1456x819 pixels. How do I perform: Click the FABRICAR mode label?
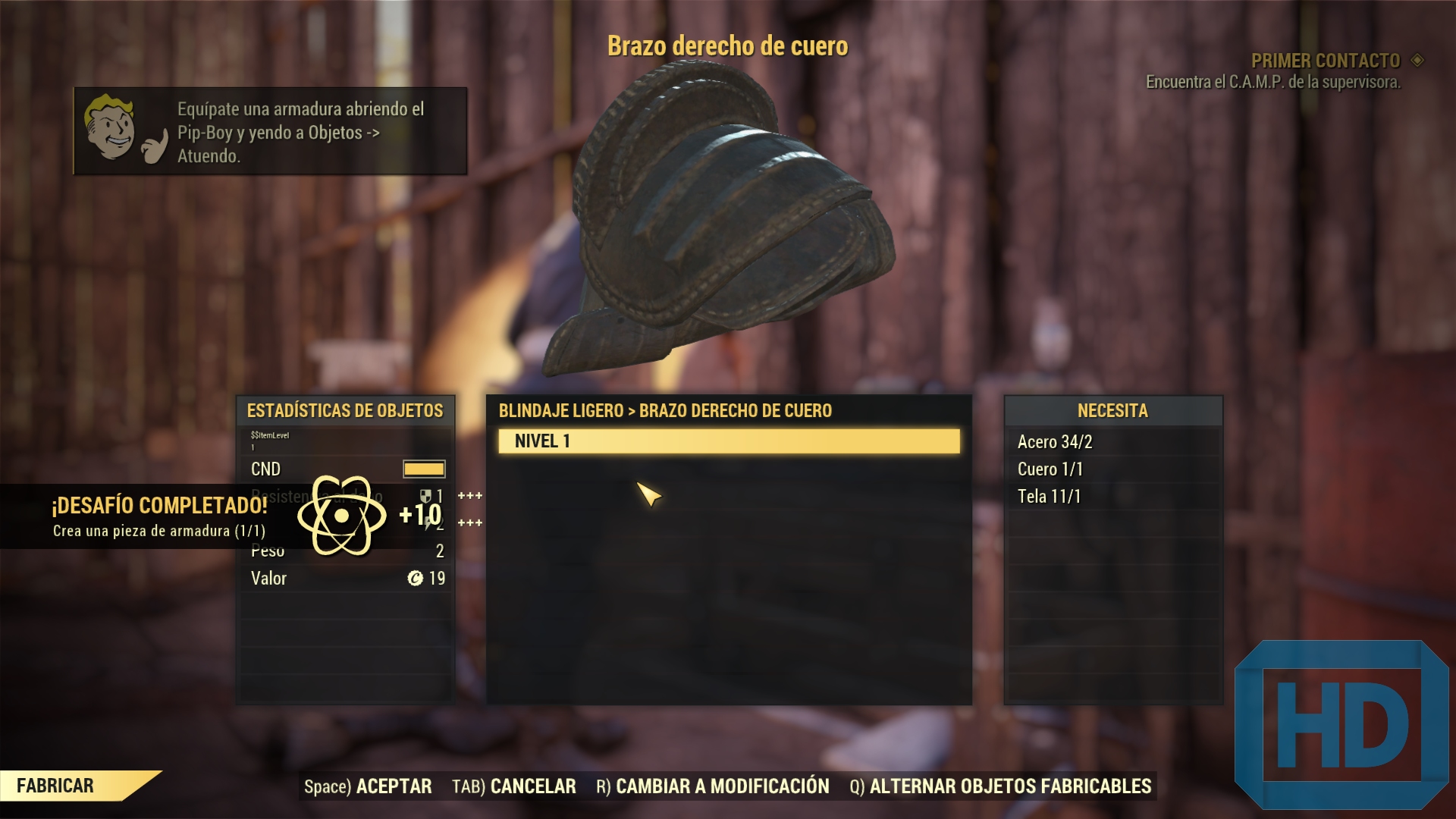[x=56, y=786]
